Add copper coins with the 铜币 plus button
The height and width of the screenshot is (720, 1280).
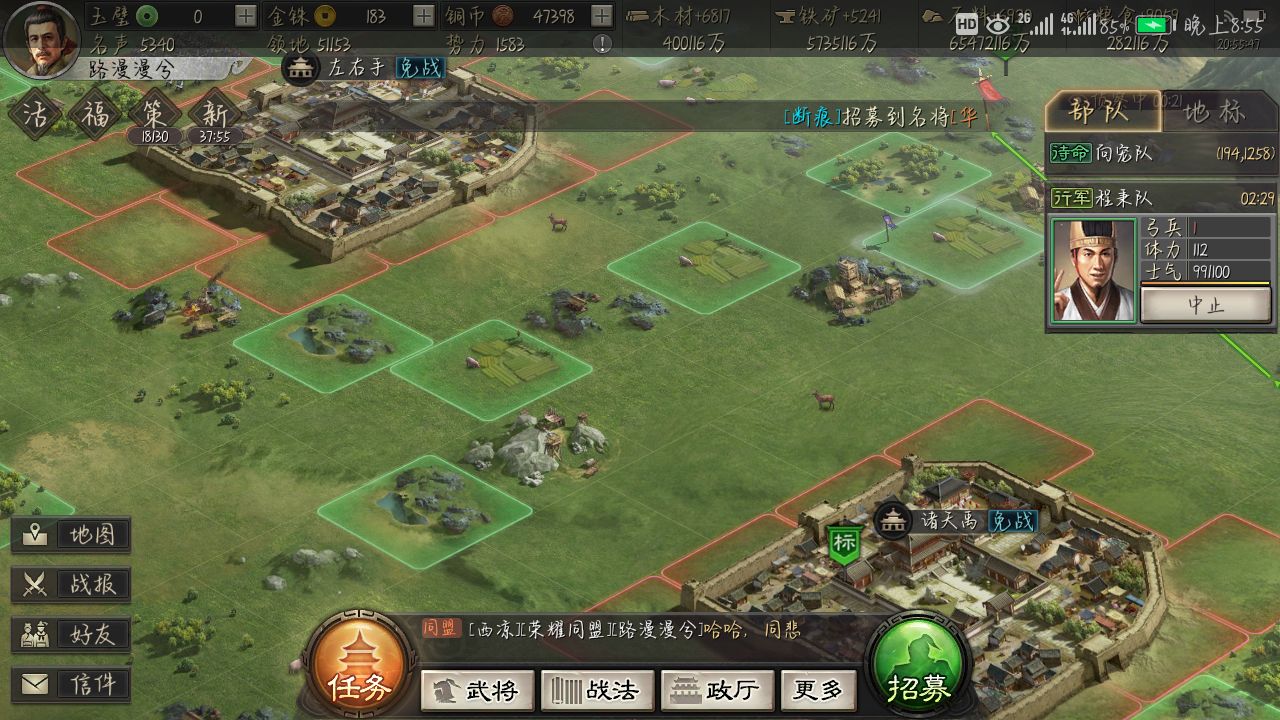[x=601, y=16]
